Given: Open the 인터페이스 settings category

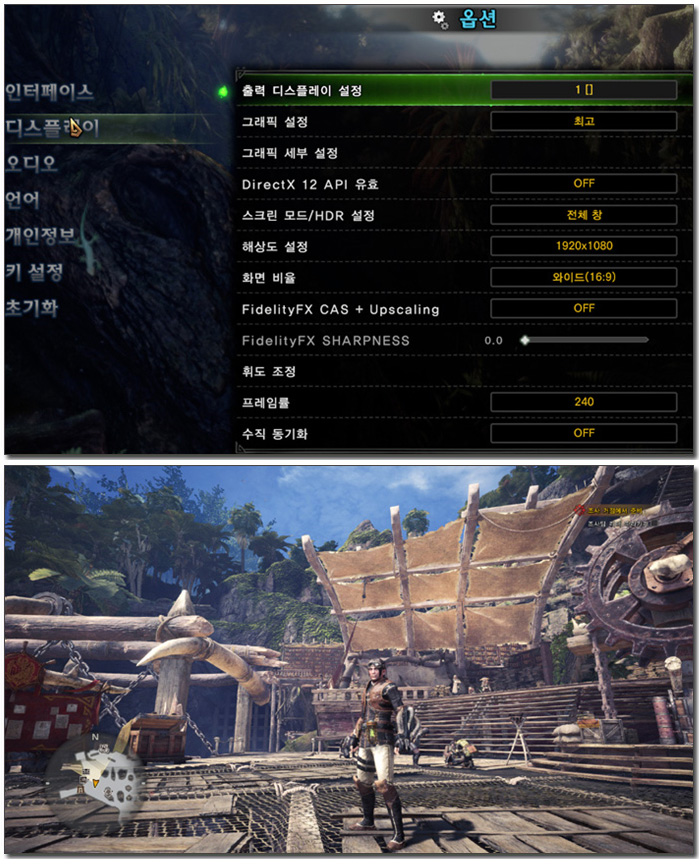Looking at the screenshot, I should click(x=50, y=92).
